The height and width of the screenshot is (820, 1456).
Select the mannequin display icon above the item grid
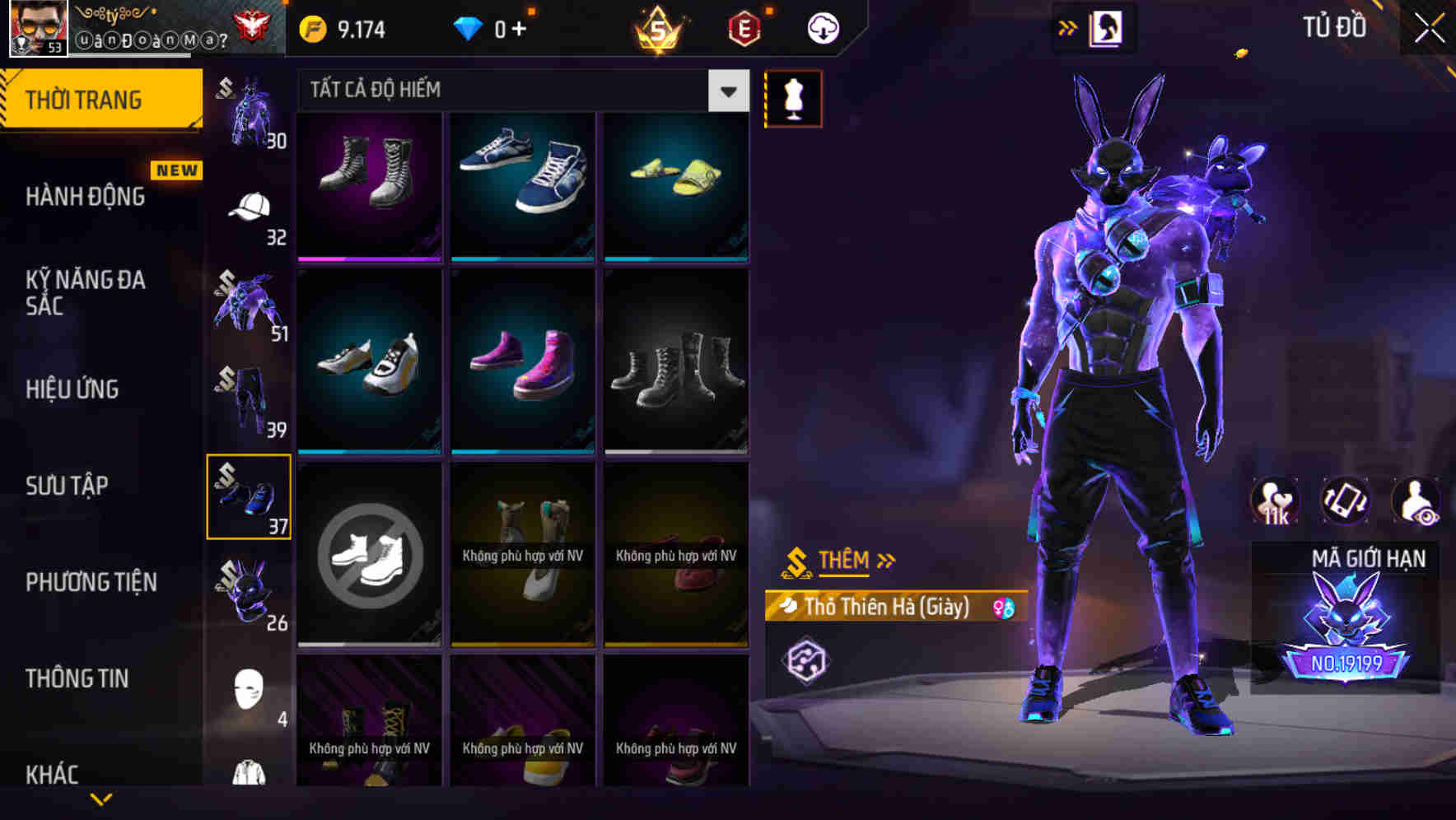click(793, 98)
